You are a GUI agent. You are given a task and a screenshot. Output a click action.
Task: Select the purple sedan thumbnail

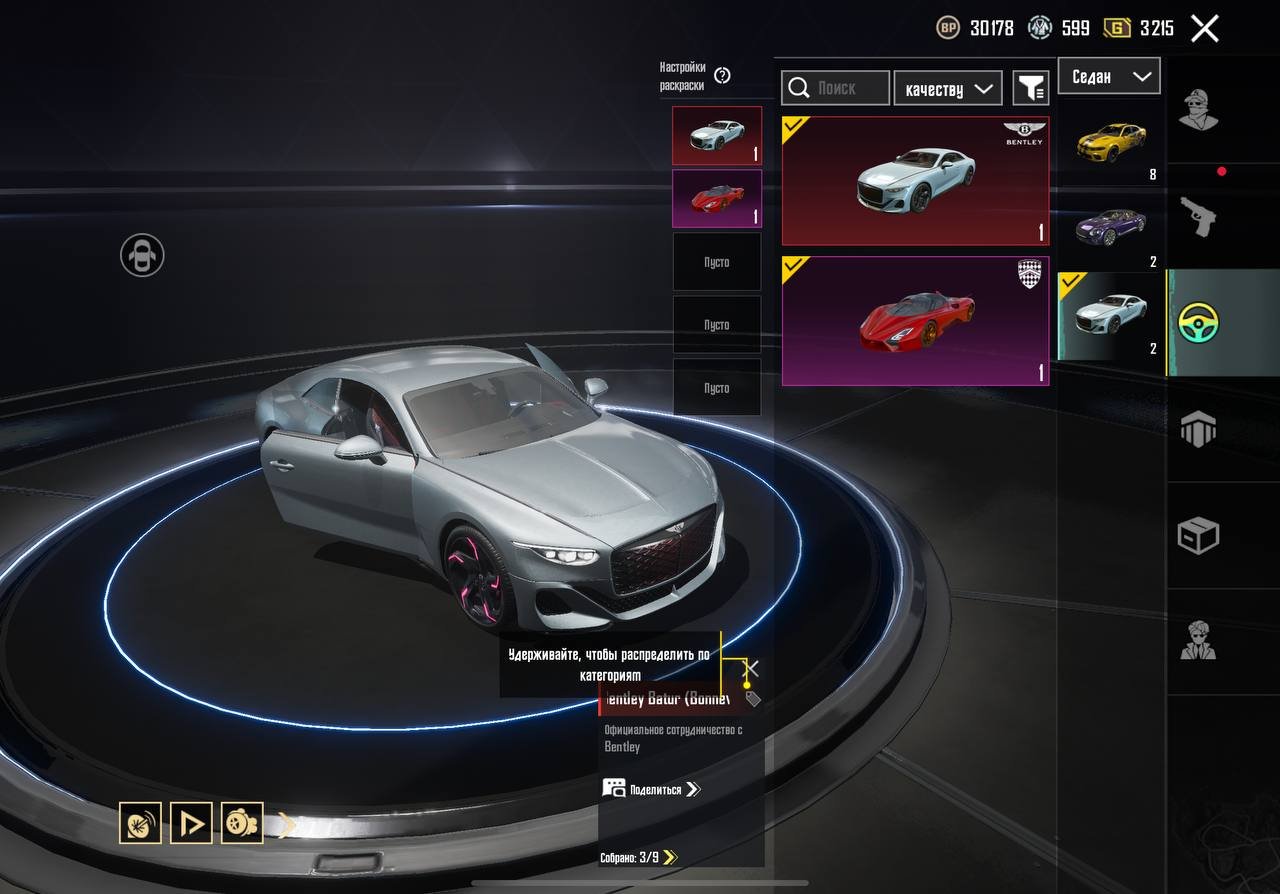(1111, 229)
